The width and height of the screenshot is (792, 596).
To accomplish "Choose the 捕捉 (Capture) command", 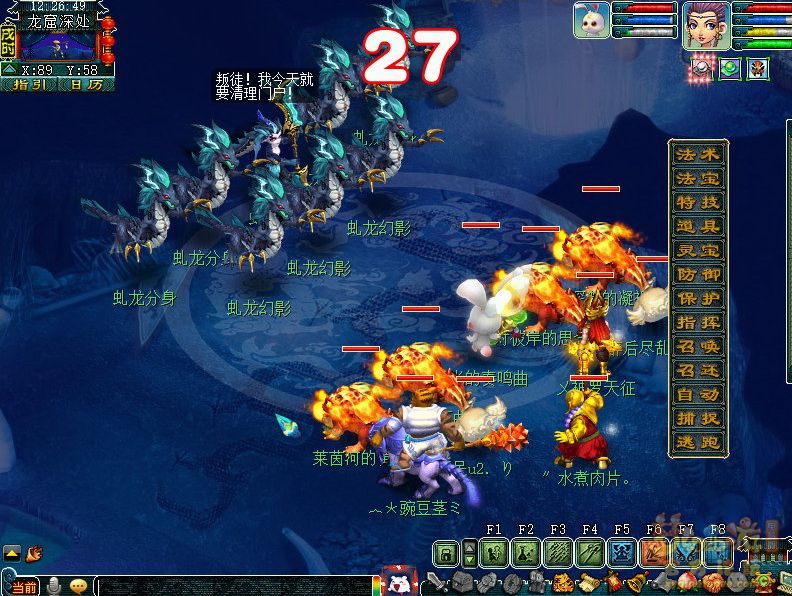I will [x=698, y=418].
